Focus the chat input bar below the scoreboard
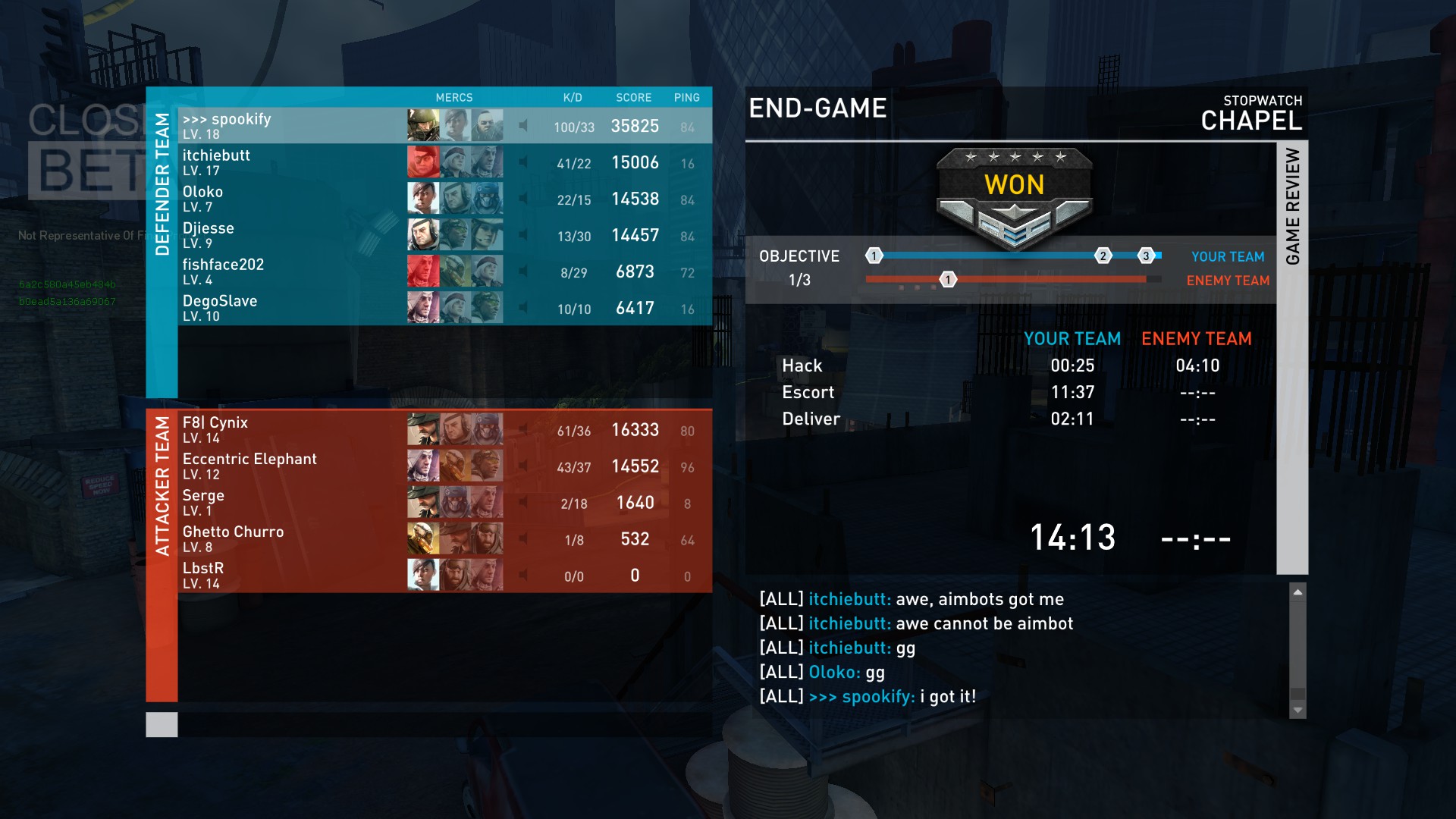Image resolution: width=1456 pixels, height=819 pixels. (444, 725)
